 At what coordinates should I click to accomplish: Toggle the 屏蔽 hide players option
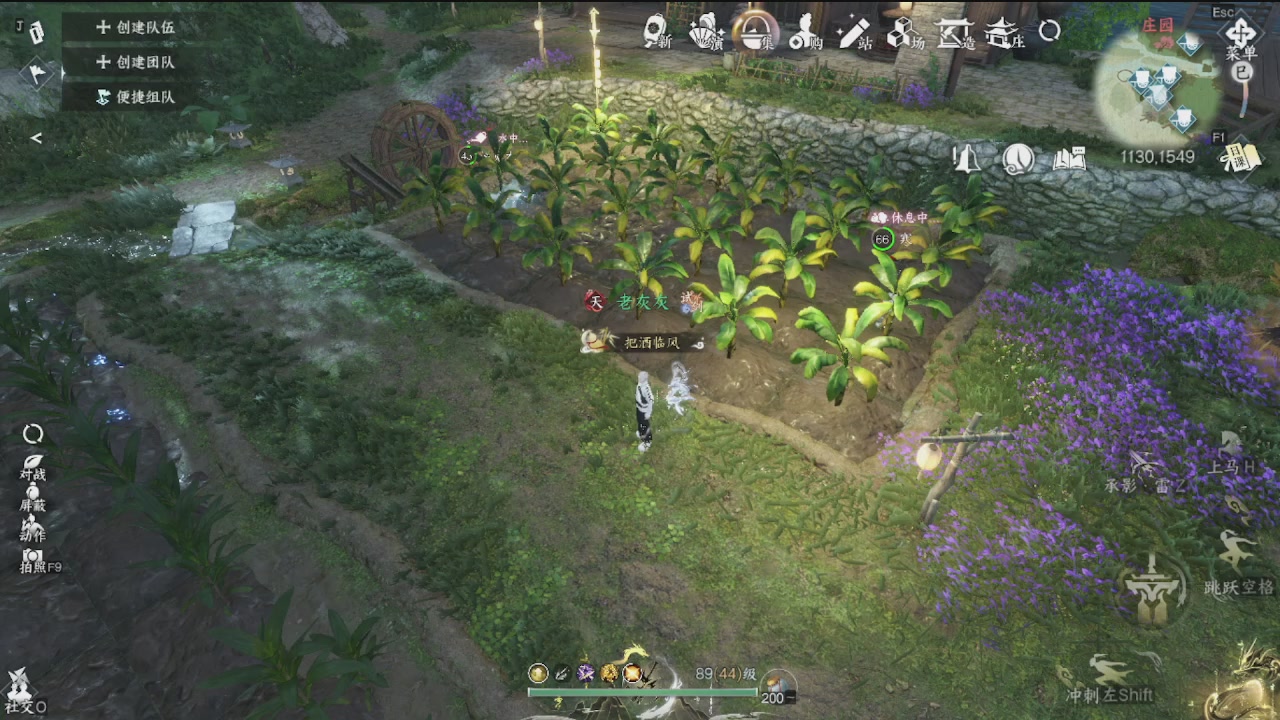tap(33, 496)
